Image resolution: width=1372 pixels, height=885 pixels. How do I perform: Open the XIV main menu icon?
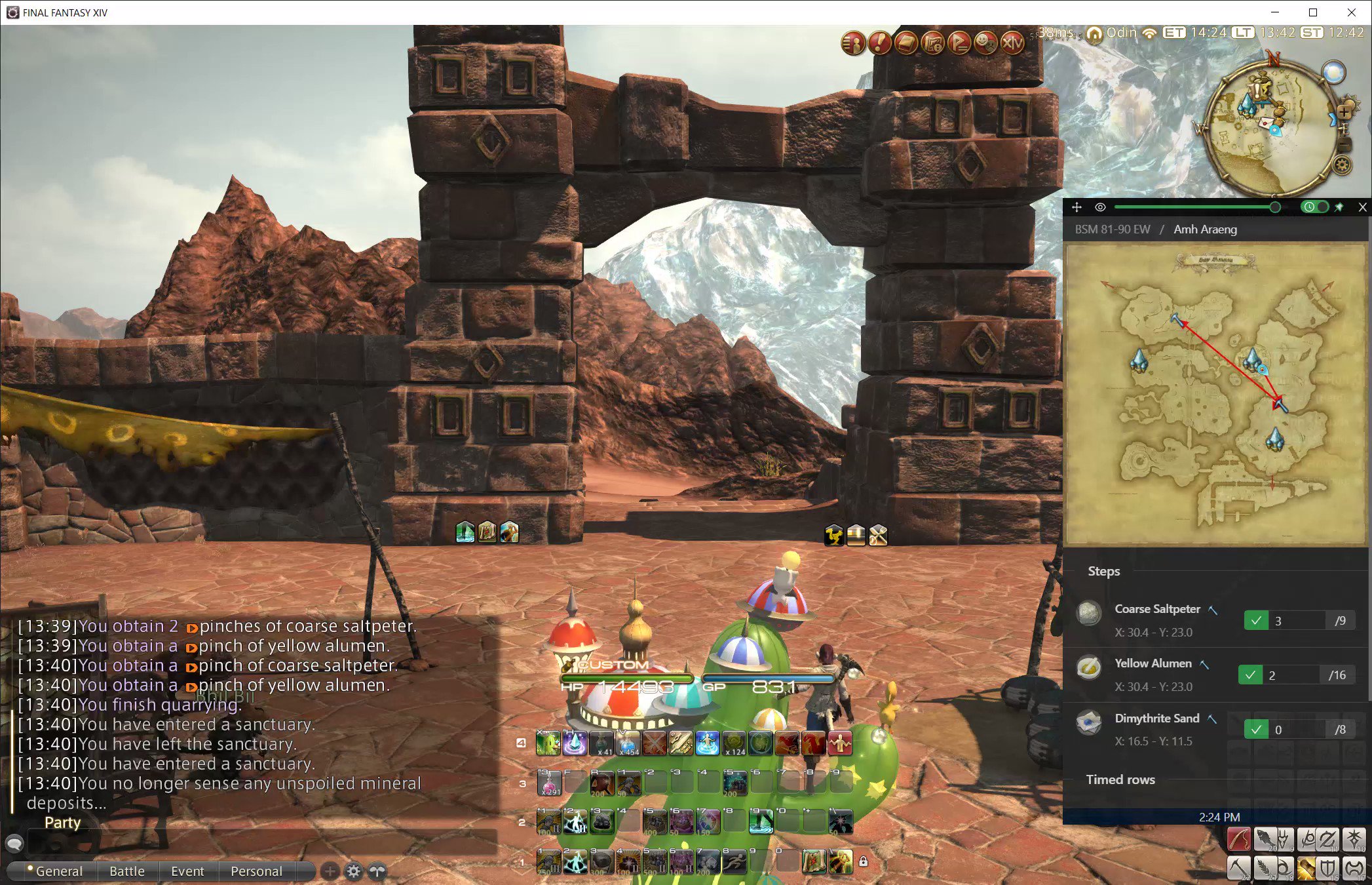coord(1012,43)
